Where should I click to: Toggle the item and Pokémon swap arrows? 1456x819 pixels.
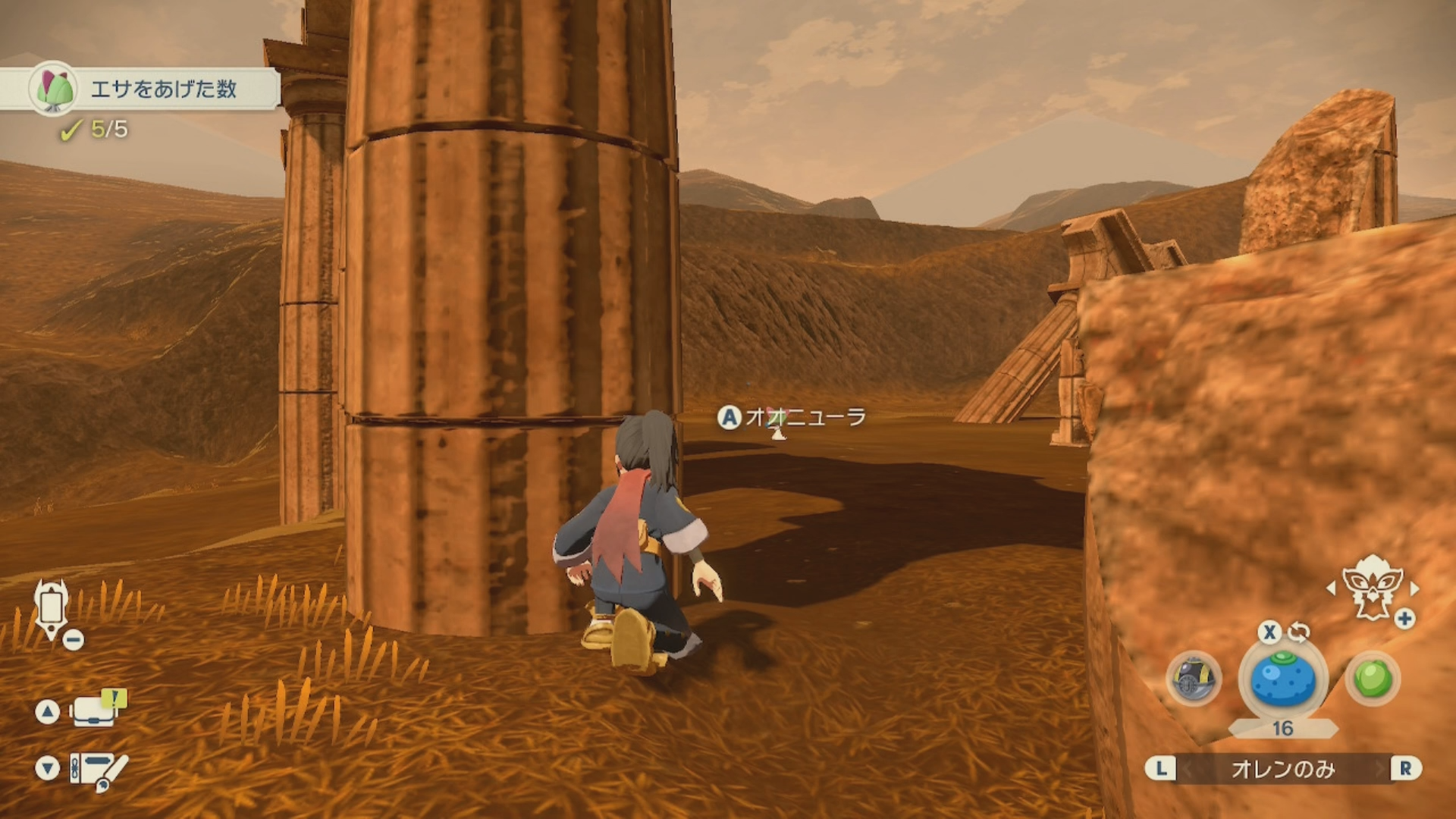tap(1298, 631)
